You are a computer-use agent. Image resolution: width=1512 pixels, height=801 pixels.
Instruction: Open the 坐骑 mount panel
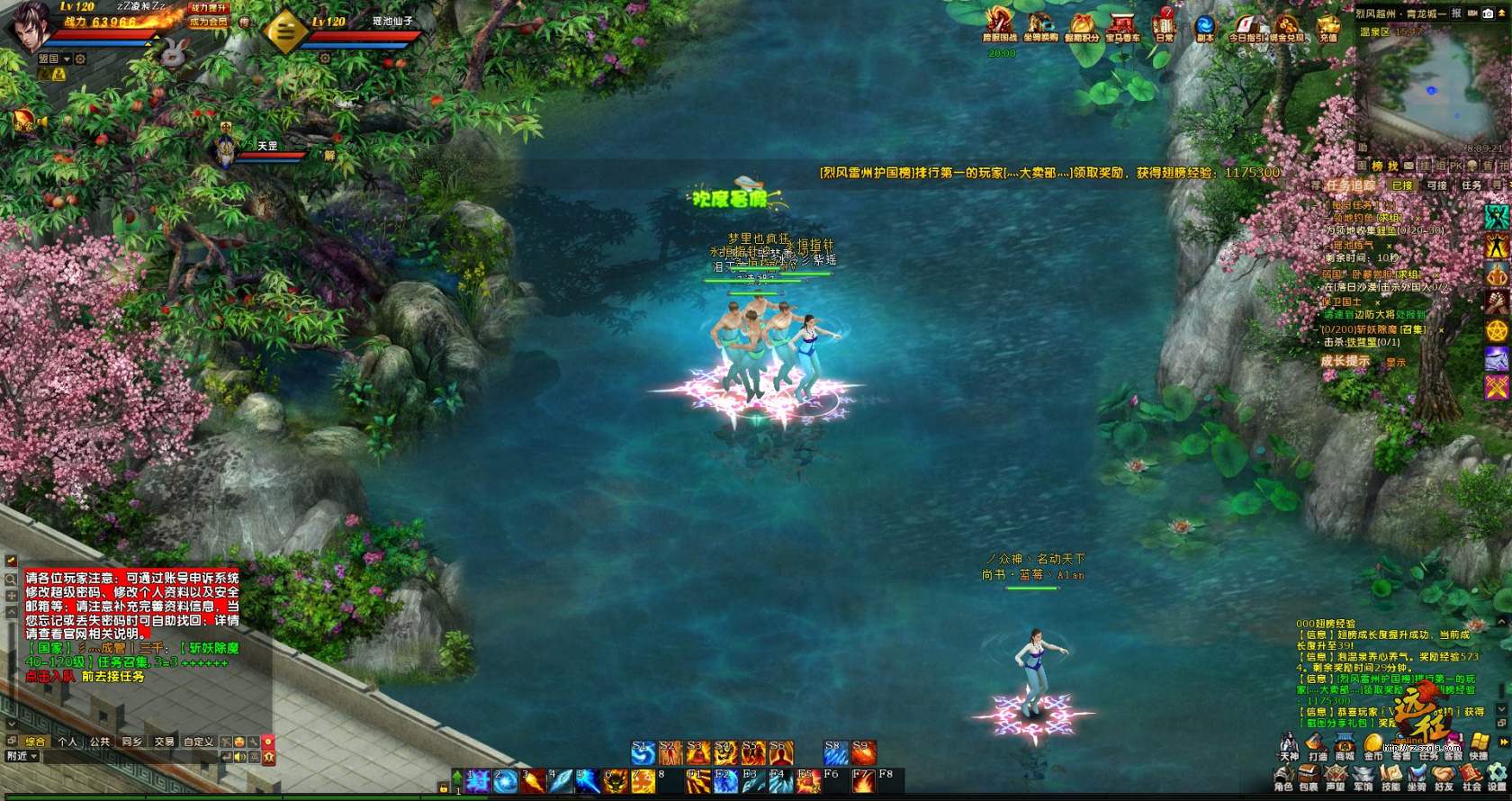pos(1417,778)
